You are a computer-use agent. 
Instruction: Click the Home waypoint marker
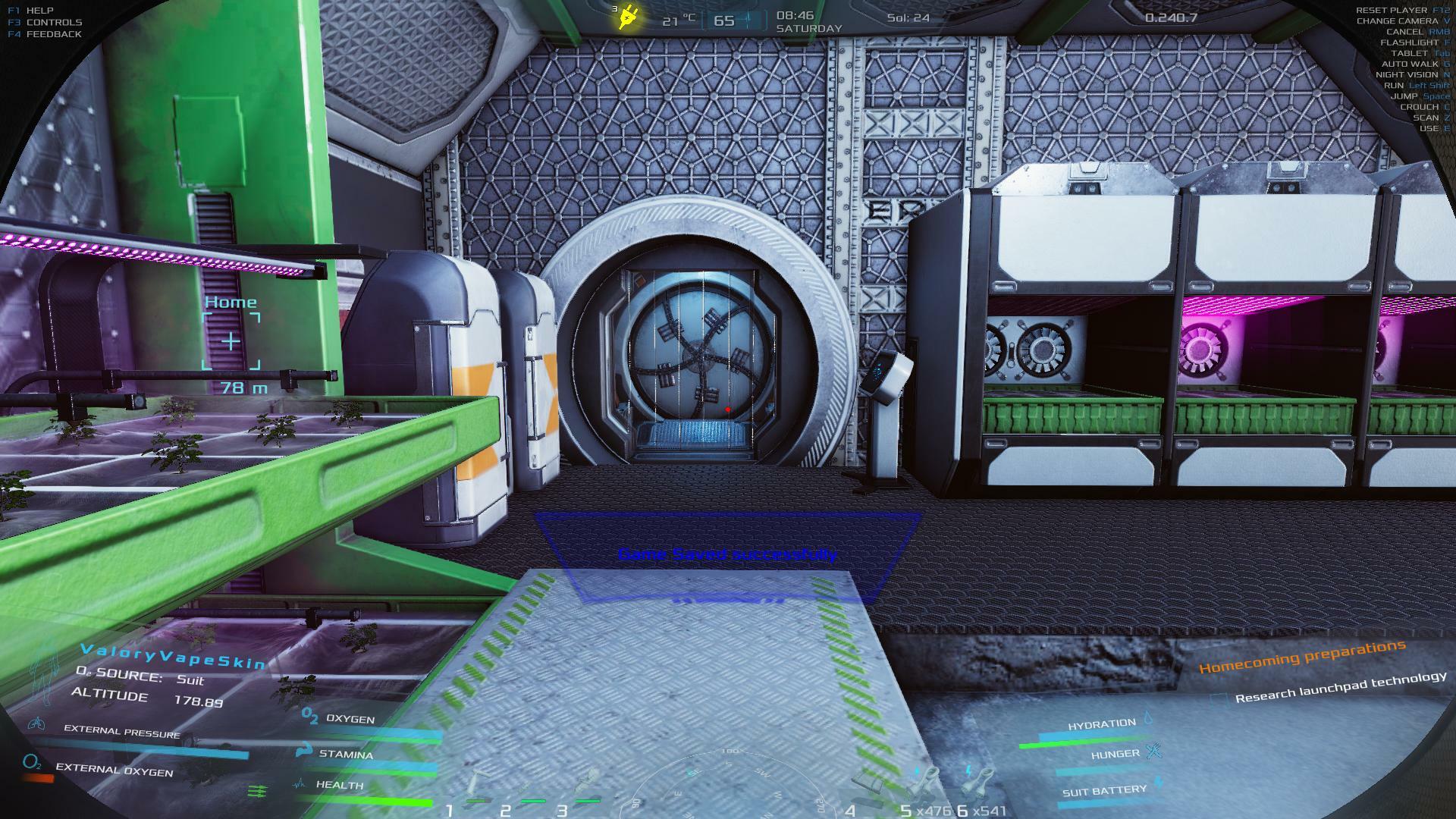click(x=231, y=341)
